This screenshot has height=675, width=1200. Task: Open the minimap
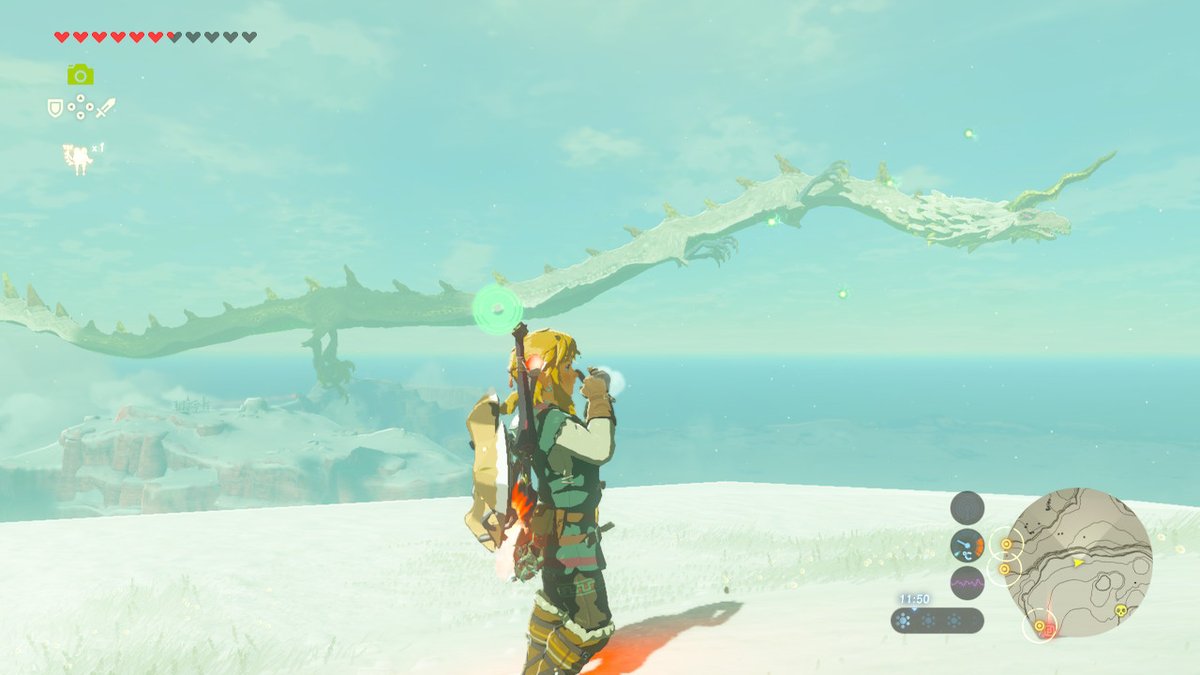pos(1079,562)
